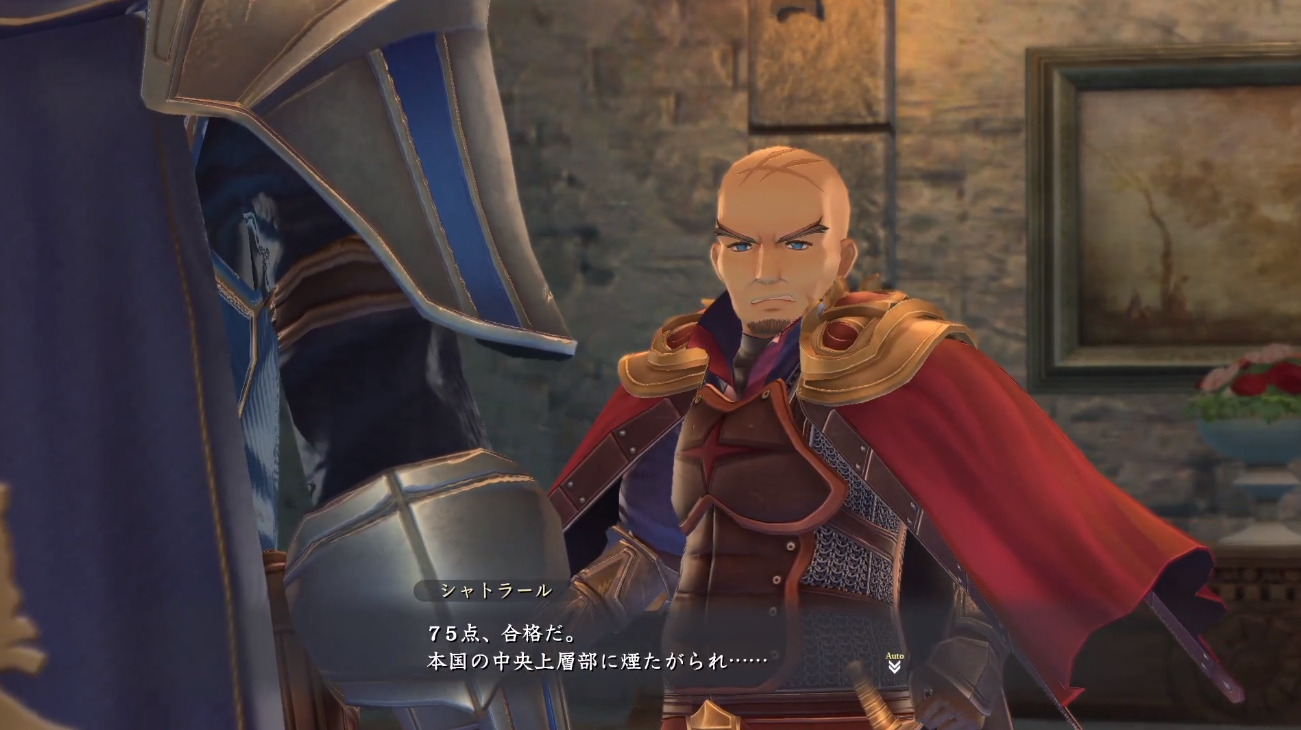
Task: Click the Auto double-chevron dialogue advance indicator
Action: tap(894, 665)
